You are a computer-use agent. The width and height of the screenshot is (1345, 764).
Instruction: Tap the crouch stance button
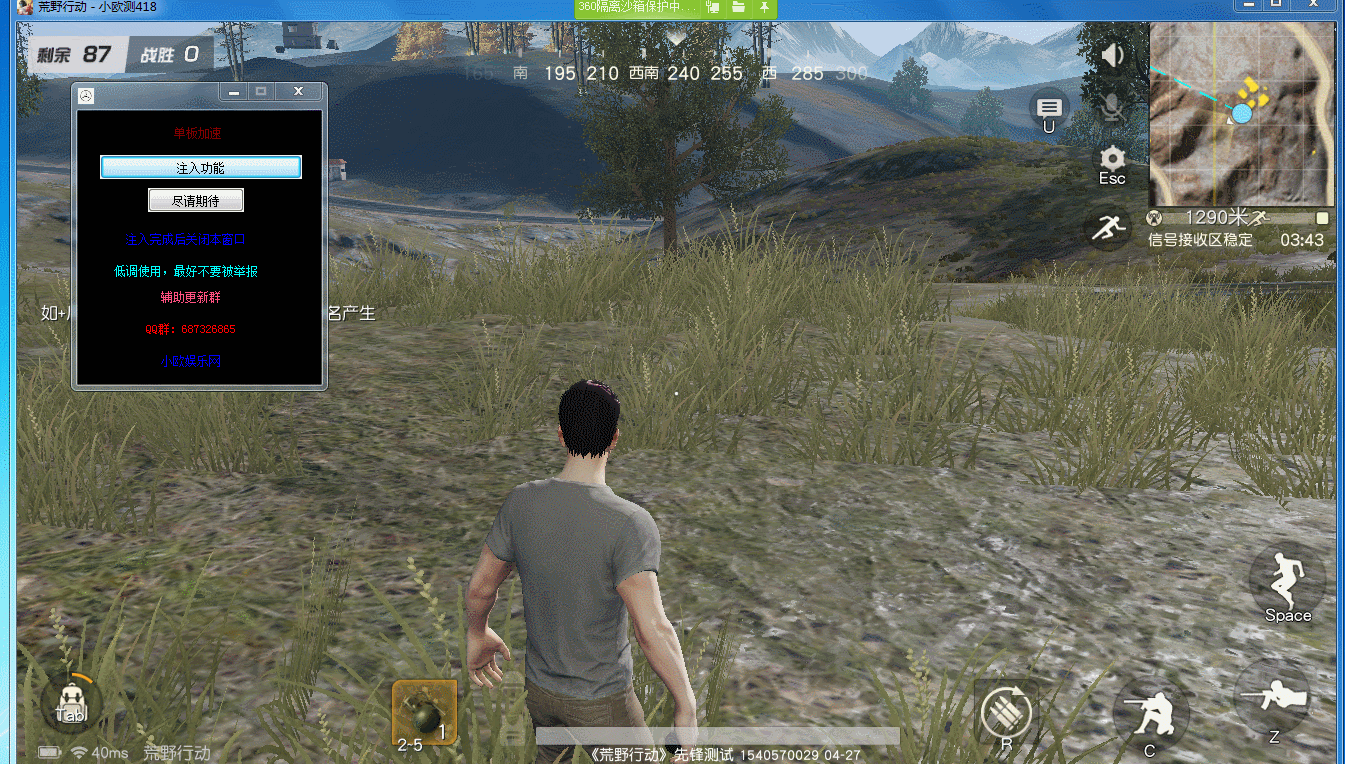(1150, 714)
